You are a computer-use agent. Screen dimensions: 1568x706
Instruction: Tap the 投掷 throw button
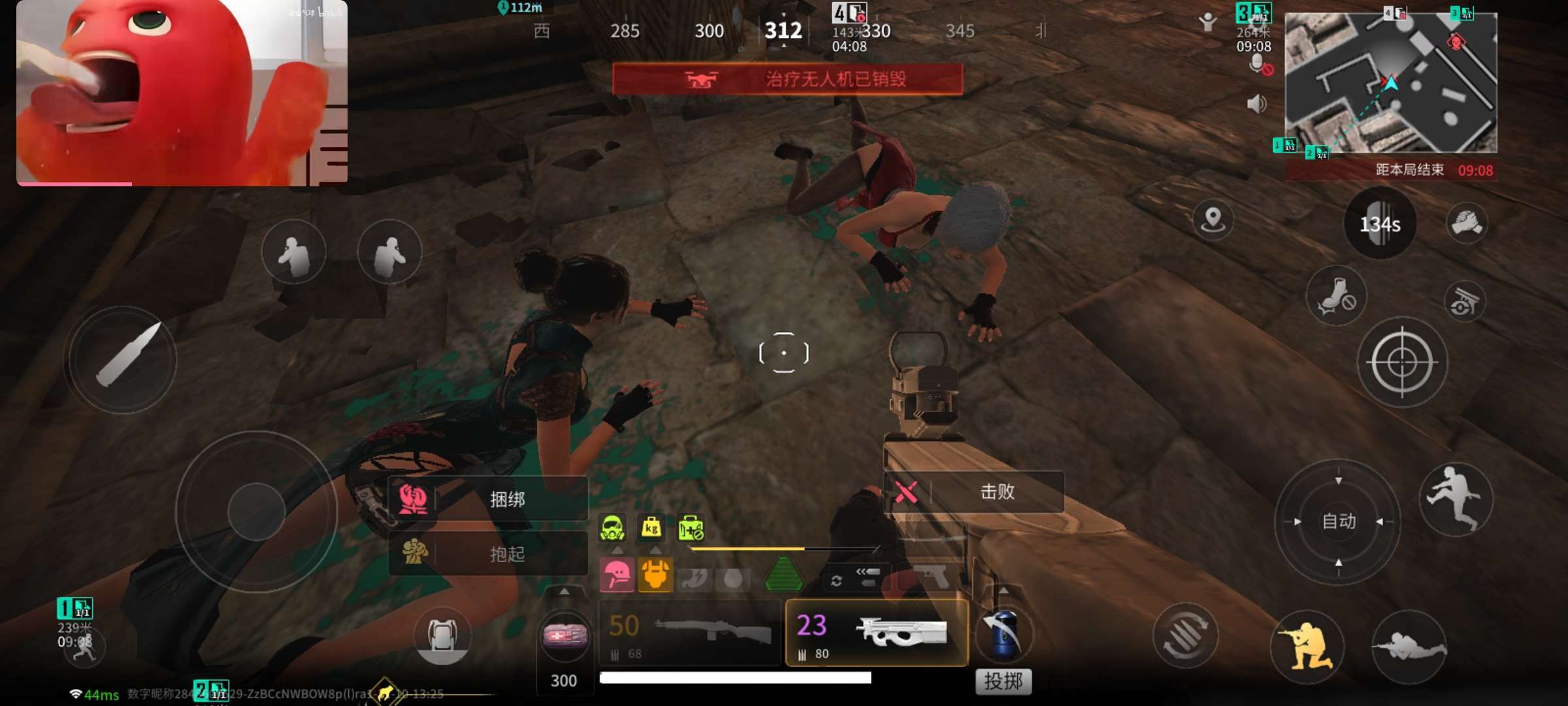[x=1003, y=681]
